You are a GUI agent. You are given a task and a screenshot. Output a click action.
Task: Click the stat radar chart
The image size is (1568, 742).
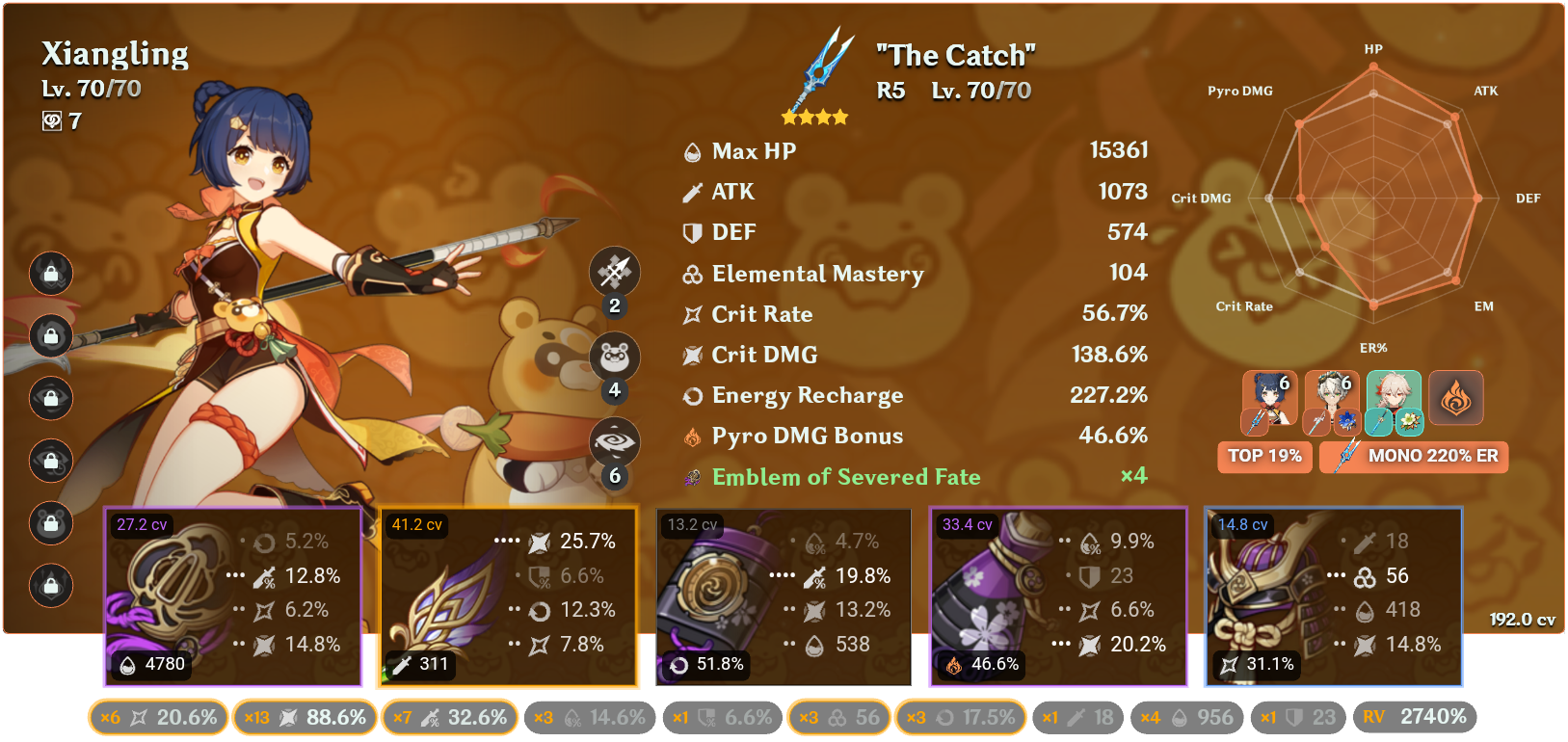1373,198
